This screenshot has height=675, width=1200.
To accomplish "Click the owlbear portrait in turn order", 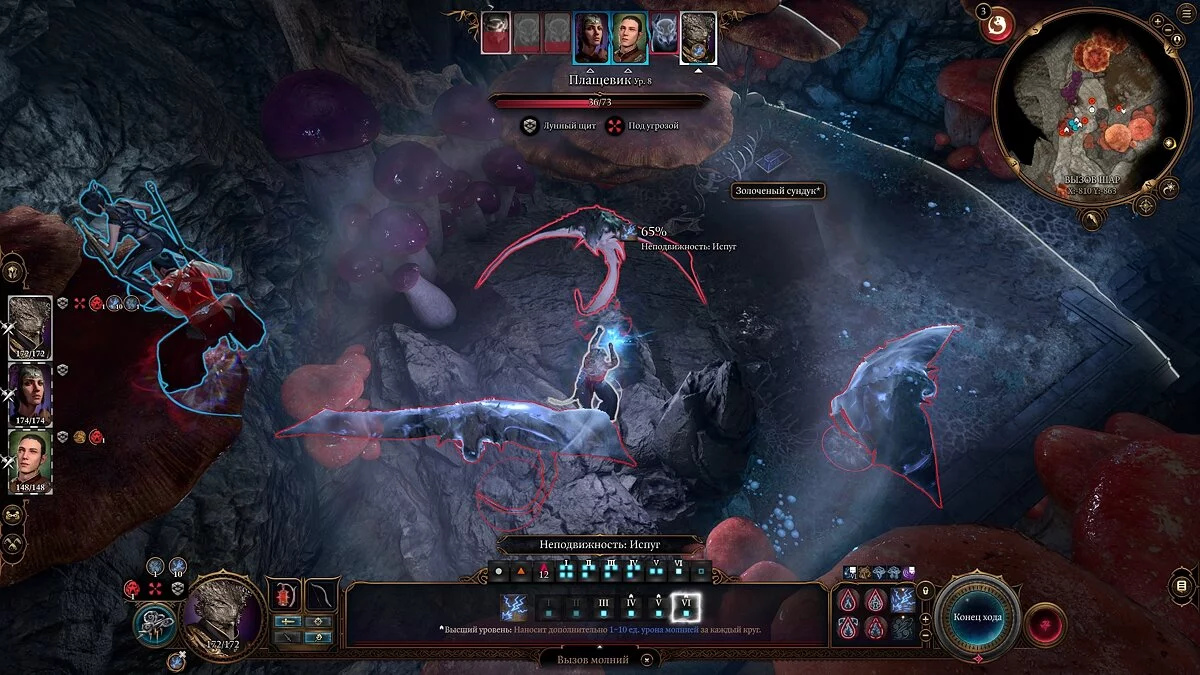I will point(662,38).
